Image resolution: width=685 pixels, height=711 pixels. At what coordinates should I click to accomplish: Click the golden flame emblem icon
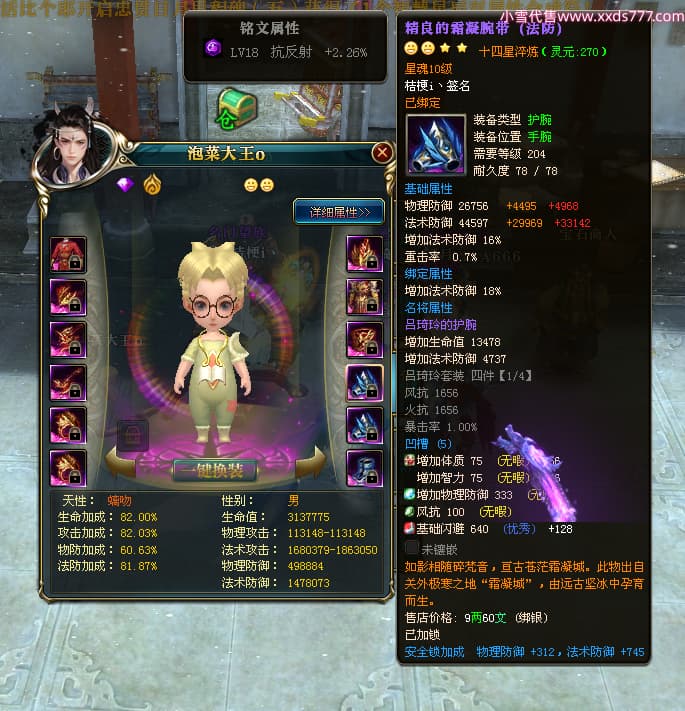pyautogui.click(x=151, y=185)
